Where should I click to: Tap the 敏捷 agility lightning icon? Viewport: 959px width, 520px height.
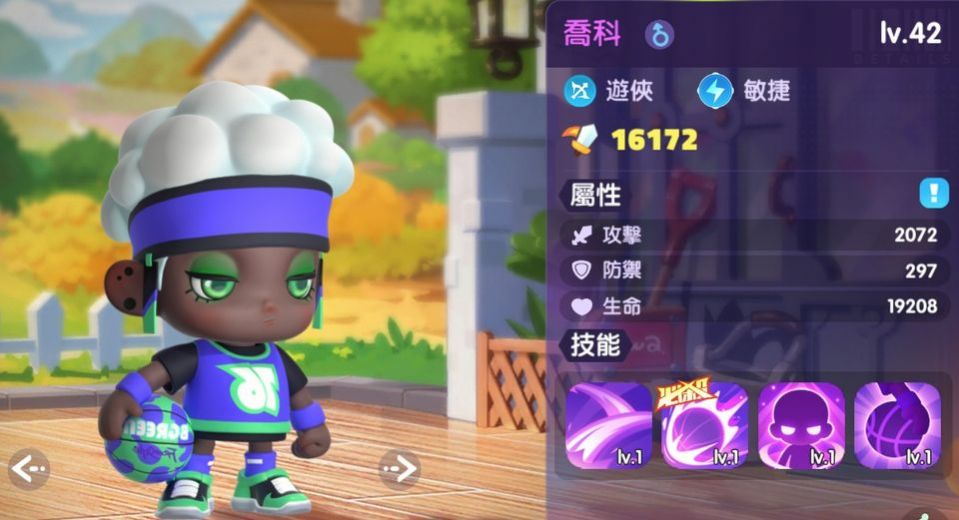tap(715, 91)
